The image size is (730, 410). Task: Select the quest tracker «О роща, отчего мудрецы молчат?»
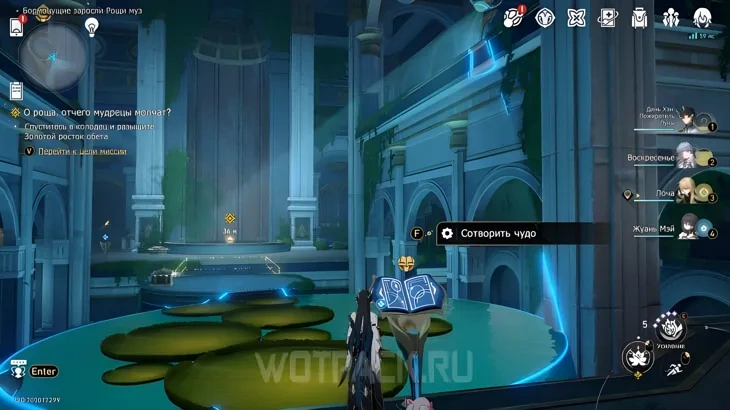(96, 113)
